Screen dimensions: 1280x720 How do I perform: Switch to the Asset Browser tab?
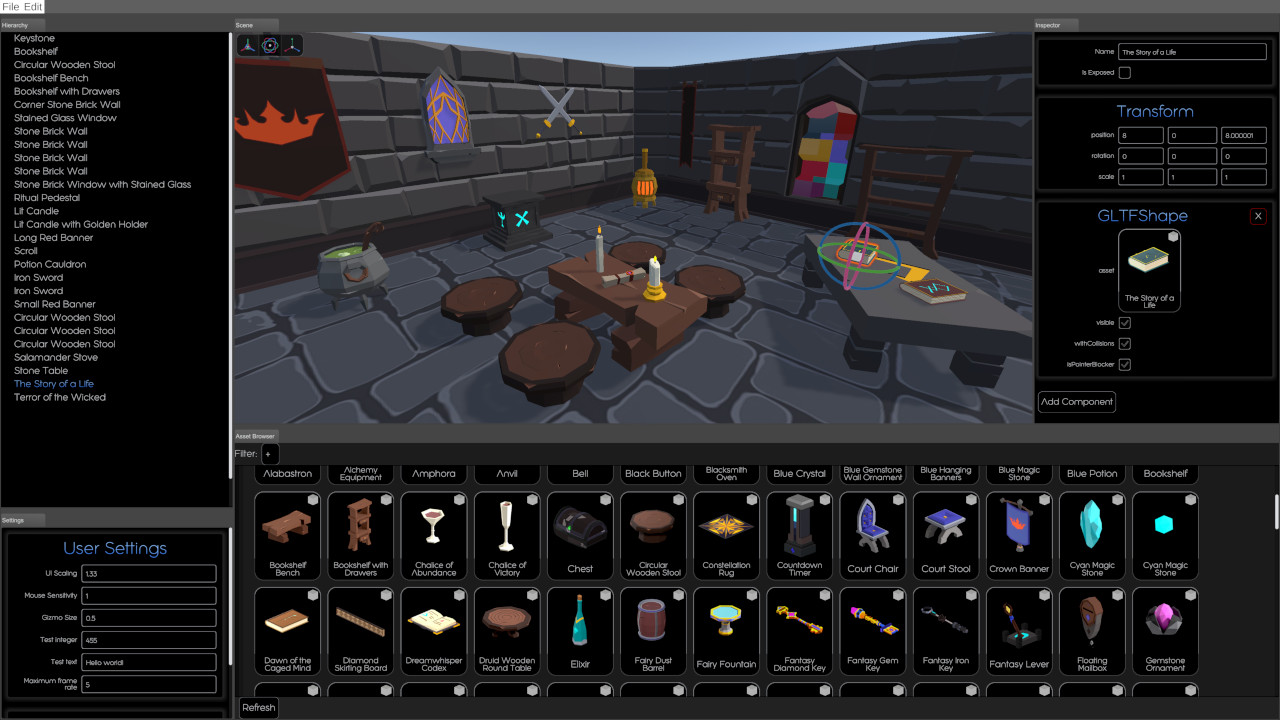255,436
